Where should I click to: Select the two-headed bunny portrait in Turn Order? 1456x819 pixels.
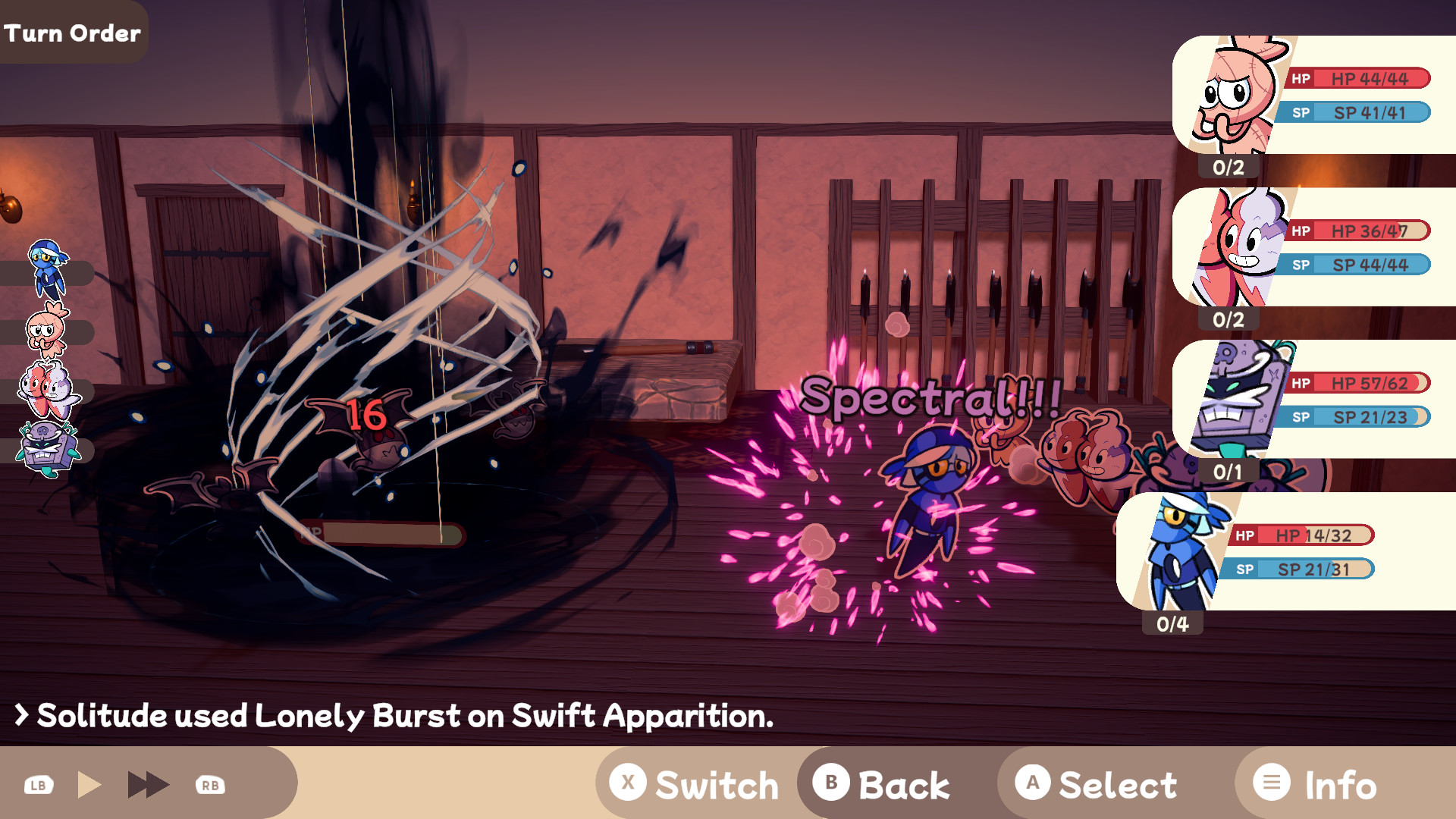[x=47, y=391]
